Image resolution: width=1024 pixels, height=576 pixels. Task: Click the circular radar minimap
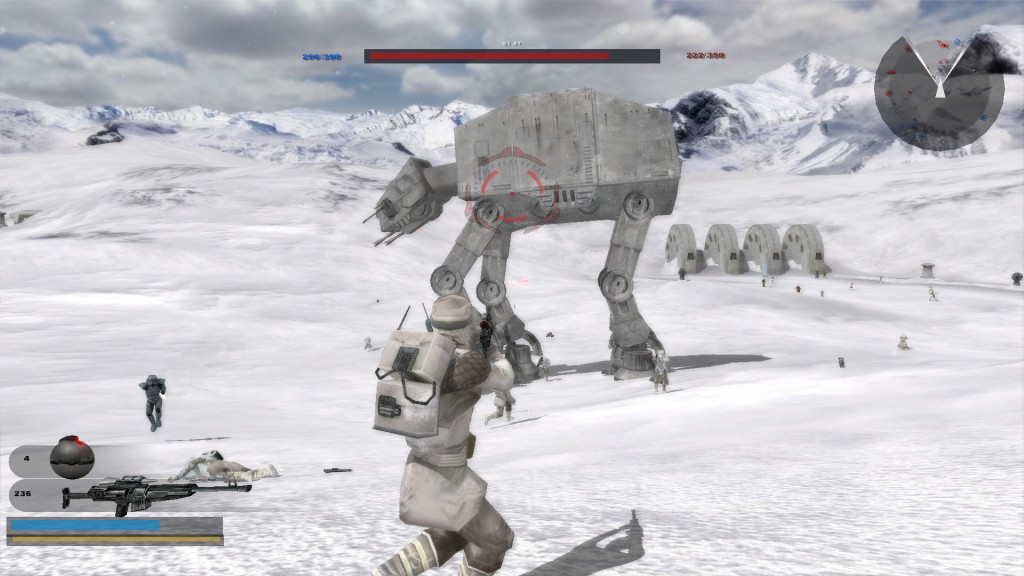(x=938, y=92)
